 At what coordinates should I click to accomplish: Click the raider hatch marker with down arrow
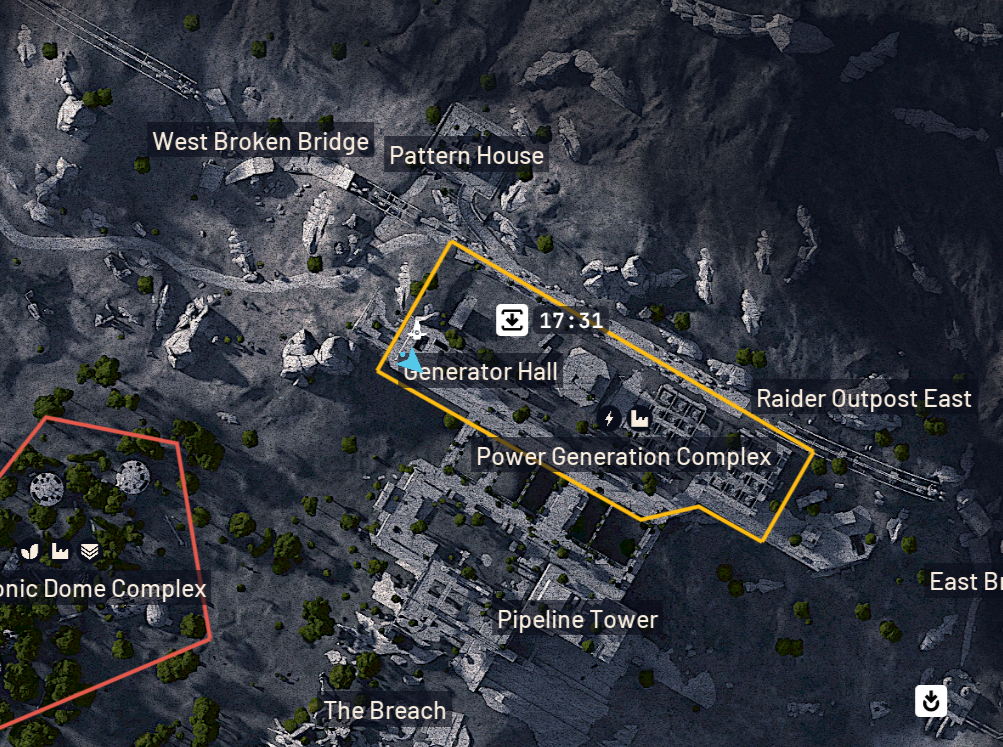(x=930, y=701)
